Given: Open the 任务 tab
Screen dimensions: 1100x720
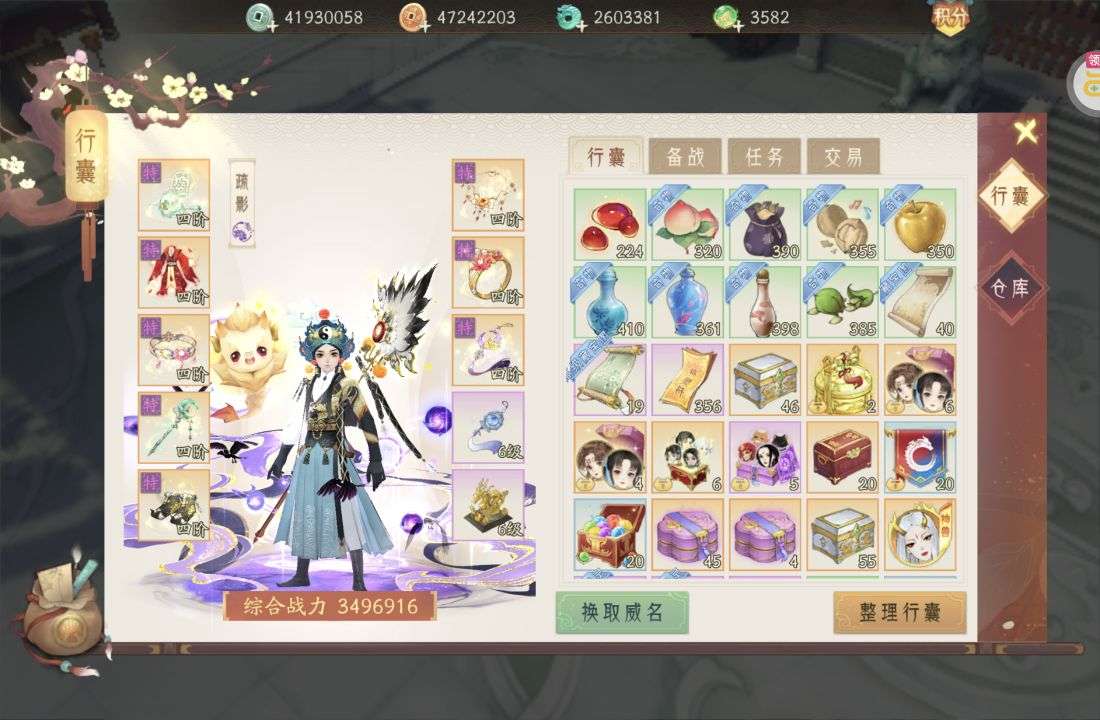Looking at the screenshot, I should tap(765, 157).
